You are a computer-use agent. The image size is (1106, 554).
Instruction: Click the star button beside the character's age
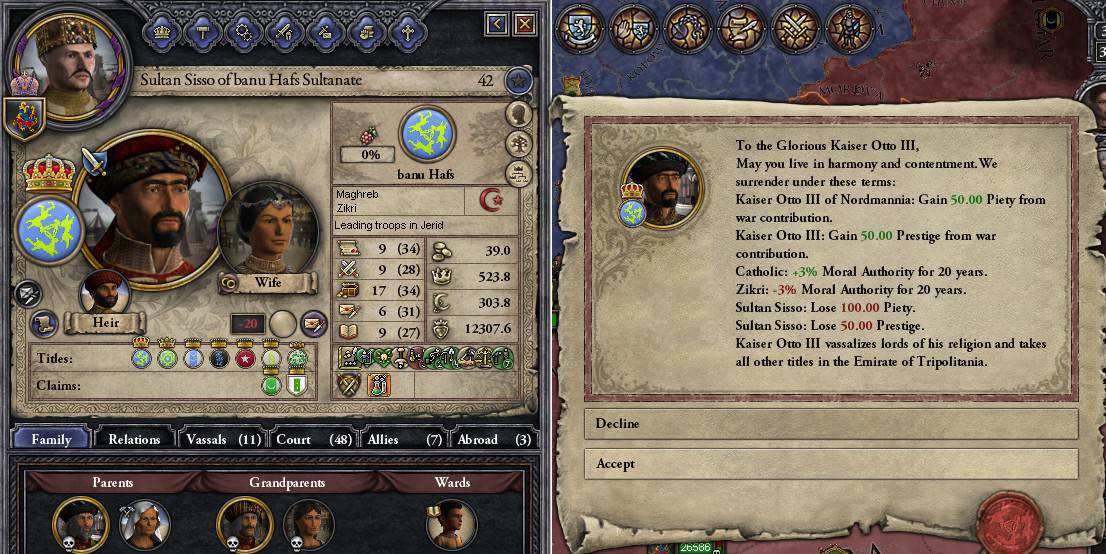click(x=518, y=80)
